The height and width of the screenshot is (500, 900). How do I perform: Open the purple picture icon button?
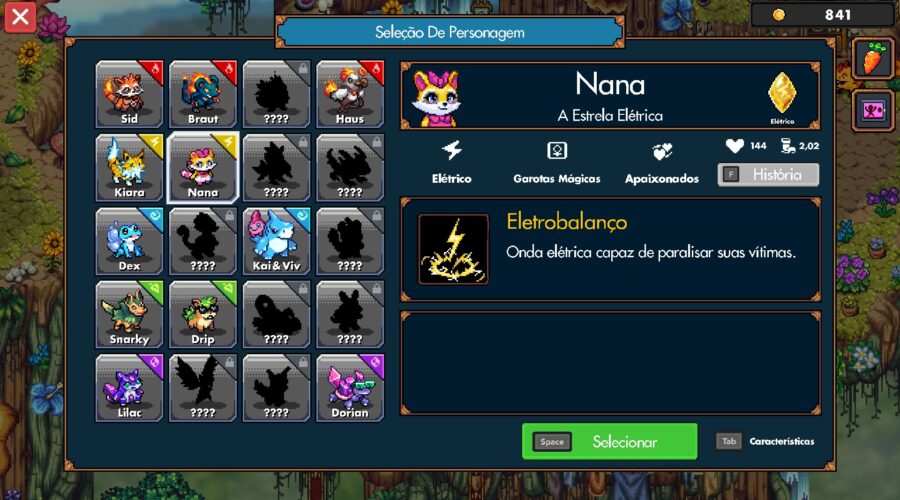[872, 109]
